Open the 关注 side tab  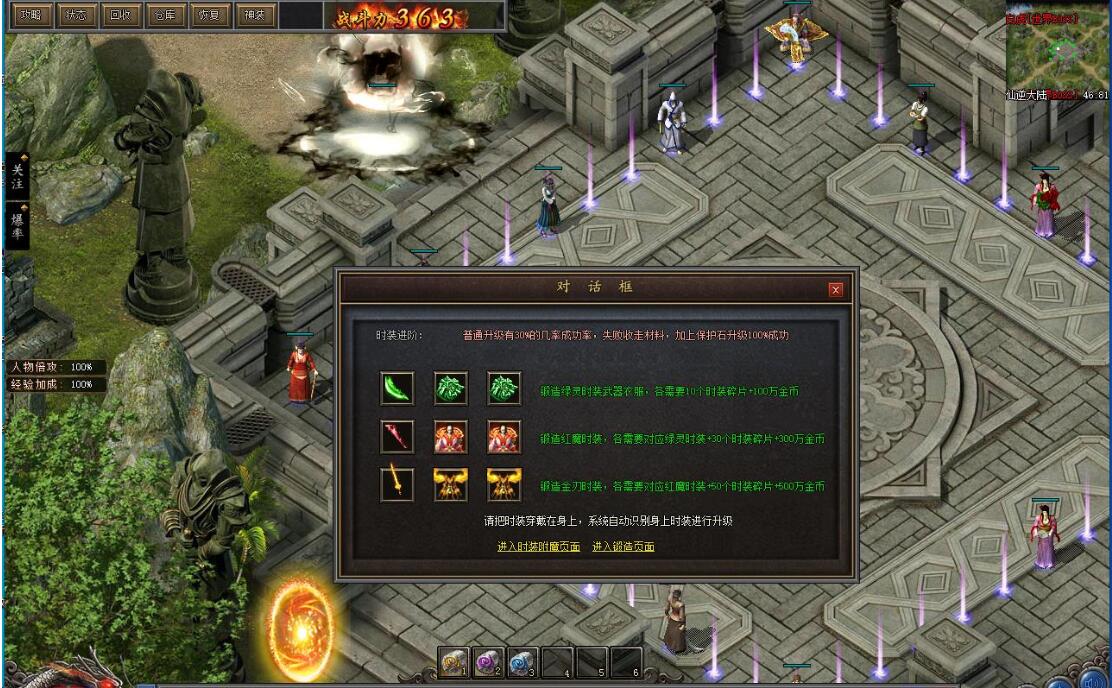pos(17,177)
